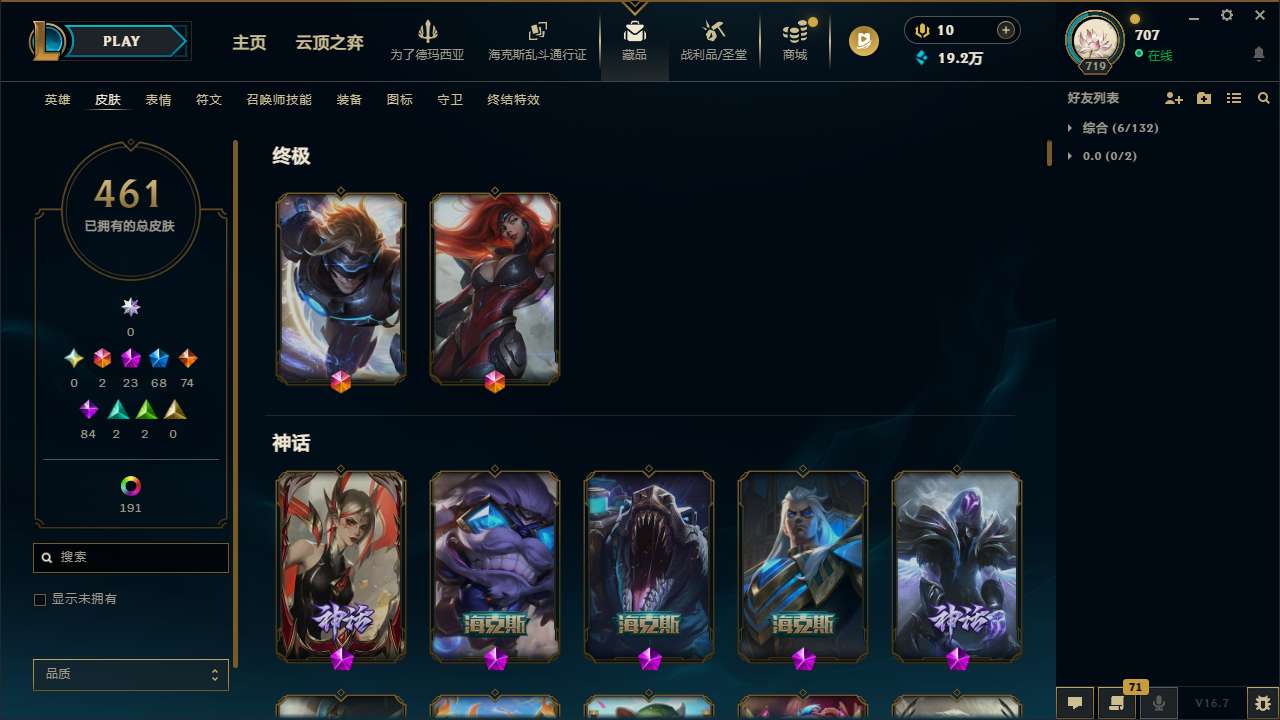Click the rainbow chroma circle showing 191
This screenshot has height=720, width=1280.
click(x=130, y=484)
